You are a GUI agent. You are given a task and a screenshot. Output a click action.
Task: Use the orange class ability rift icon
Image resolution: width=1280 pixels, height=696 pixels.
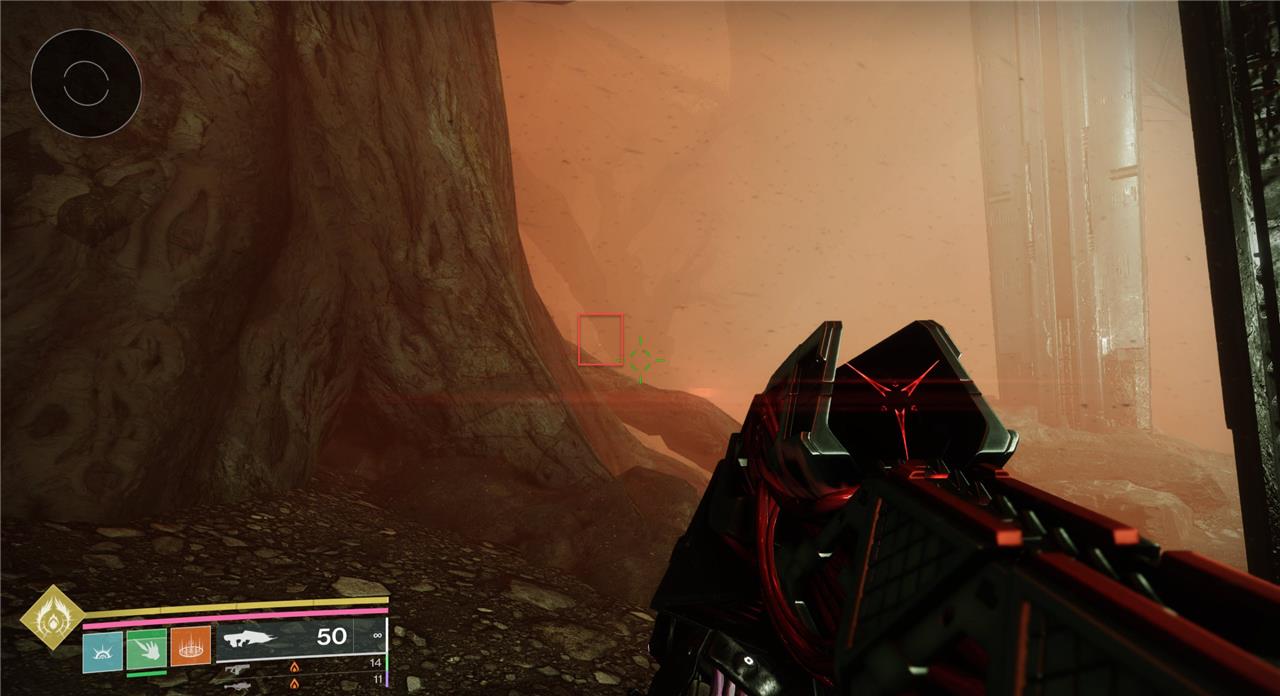190,646
